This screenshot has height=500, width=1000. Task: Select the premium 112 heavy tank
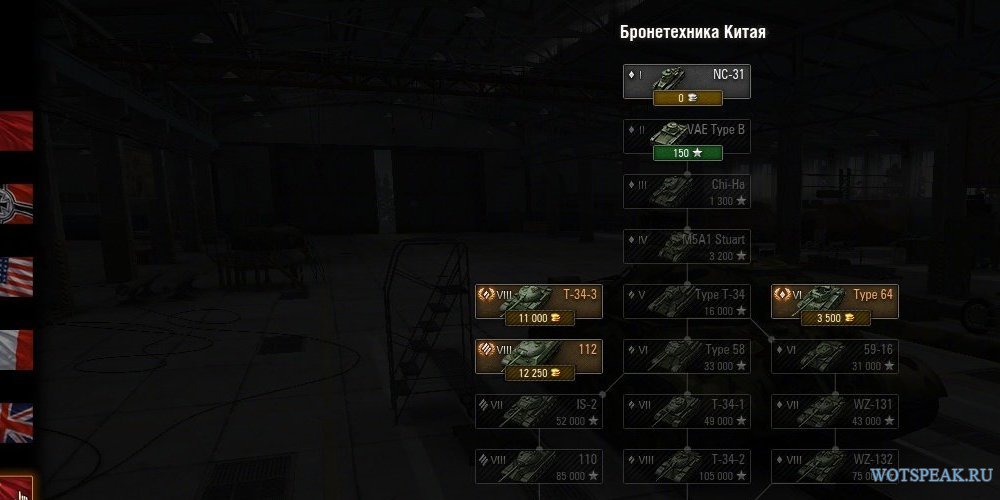[538, 357]
